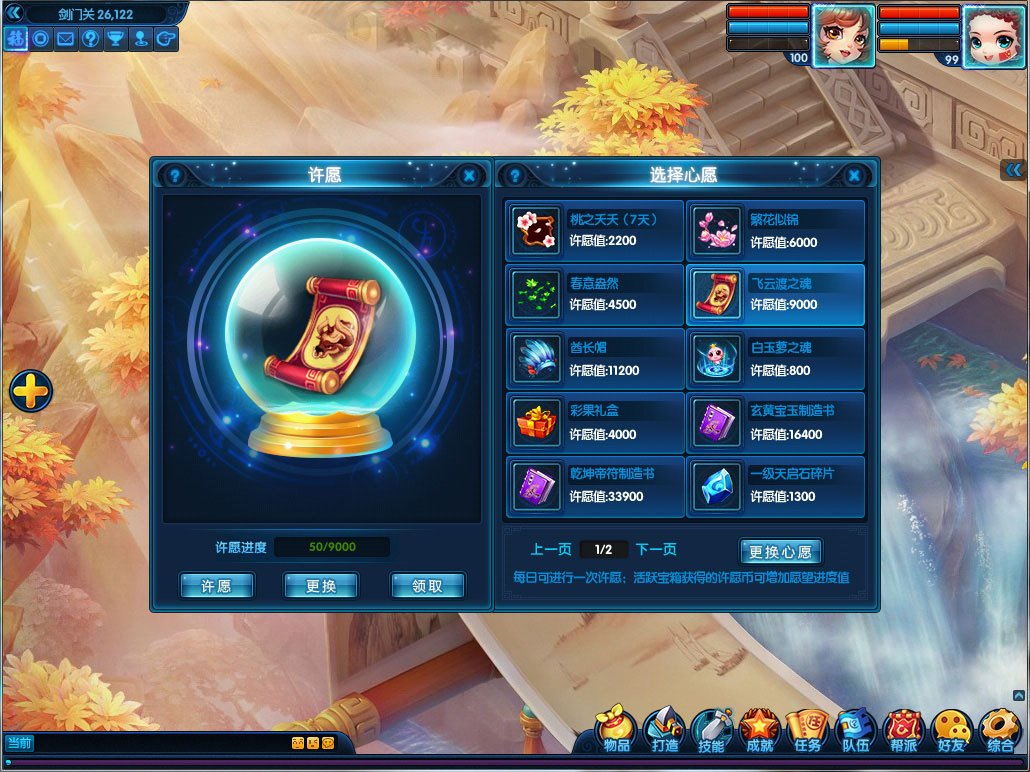The height and width of the screenshot is (772, 1030).
Task: Close the 许愿 wish panel
Action: click(x=469, y=176)
